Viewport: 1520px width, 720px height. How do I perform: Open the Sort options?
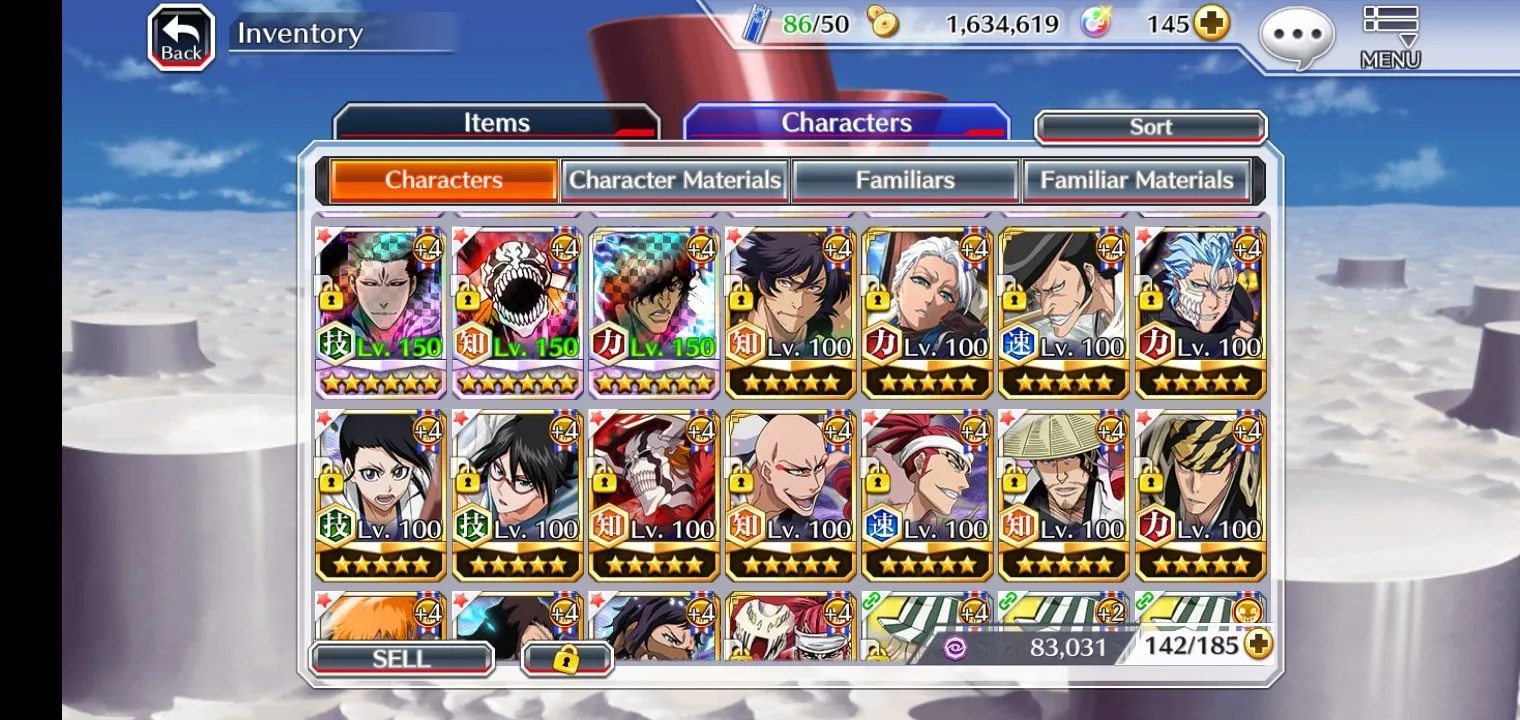(1150, 127)
